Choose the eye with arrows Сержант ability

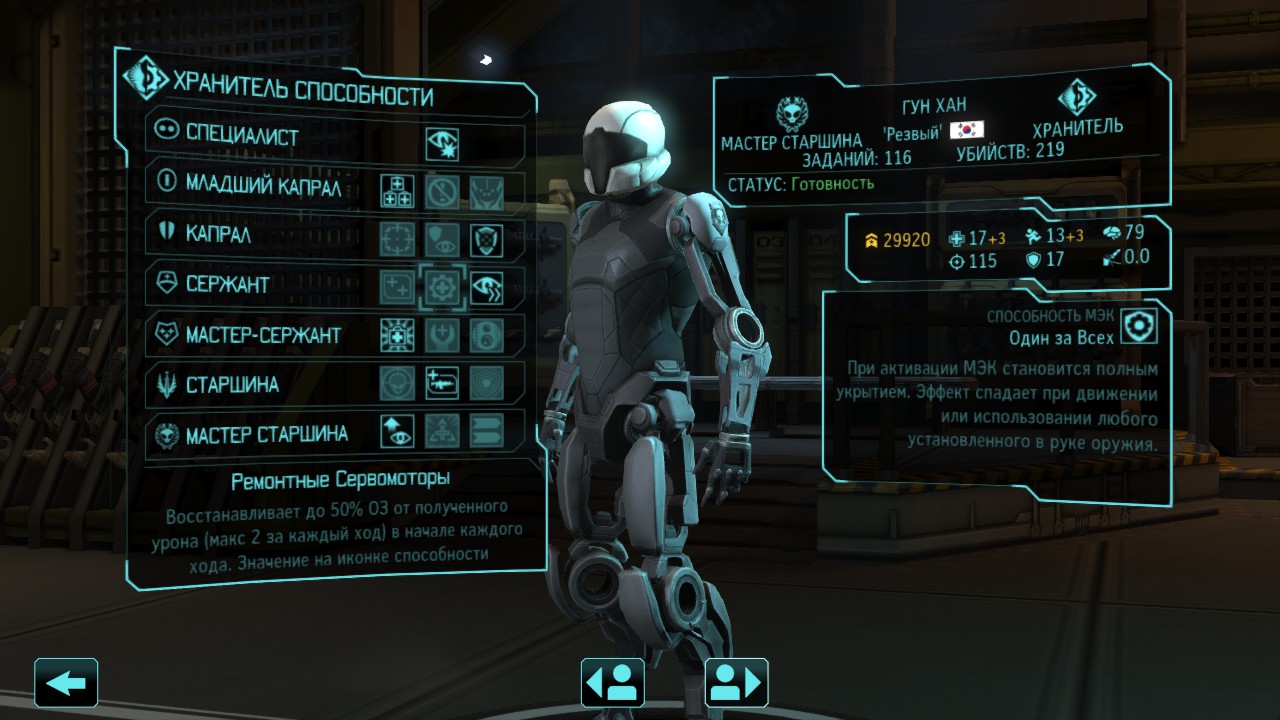[486, 288]
